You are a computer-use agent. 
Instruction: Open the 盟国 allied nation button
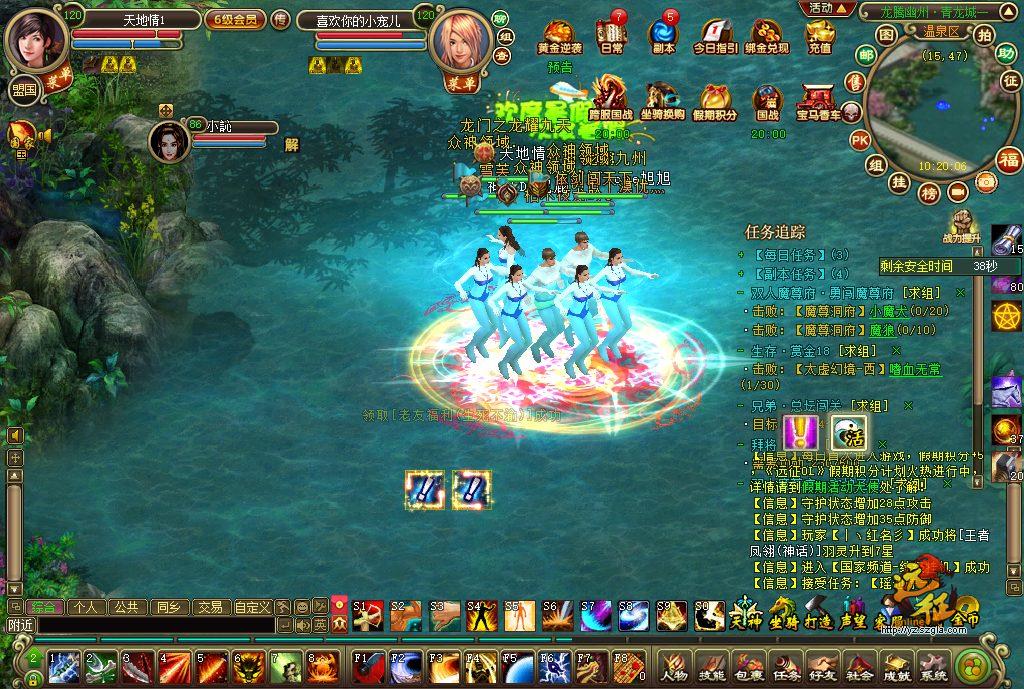point(24,89)
